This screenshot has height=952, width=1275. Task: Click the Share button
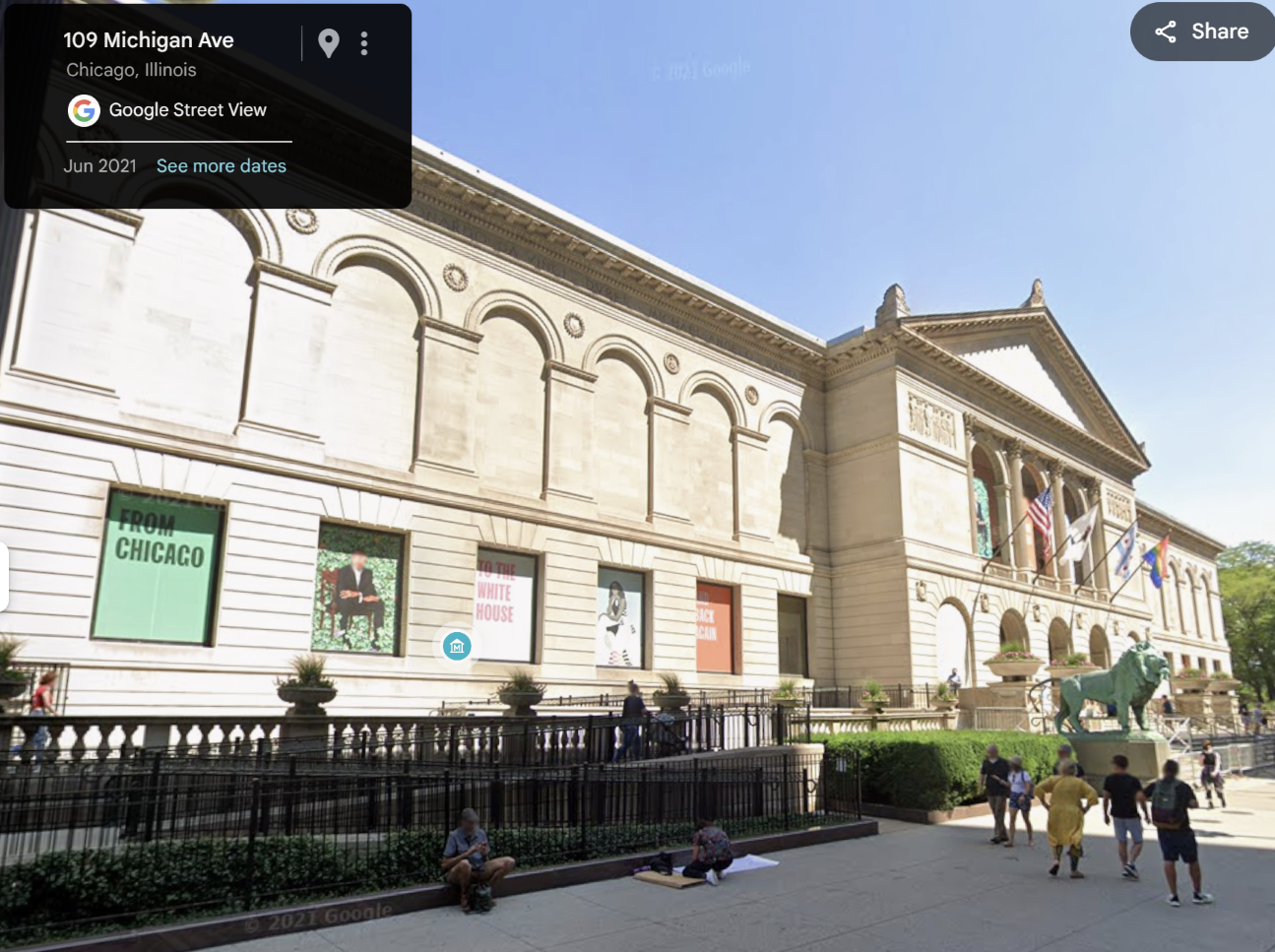(x=1202, y=32)
